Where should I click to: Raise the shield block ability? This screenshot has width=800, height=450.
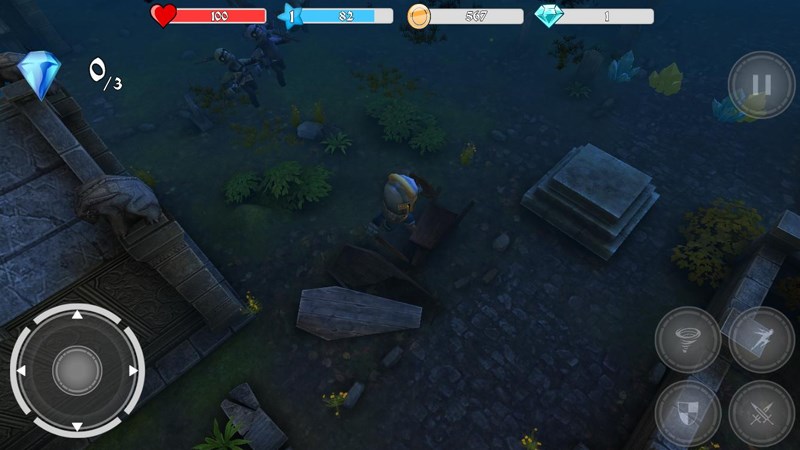[688, 412]
